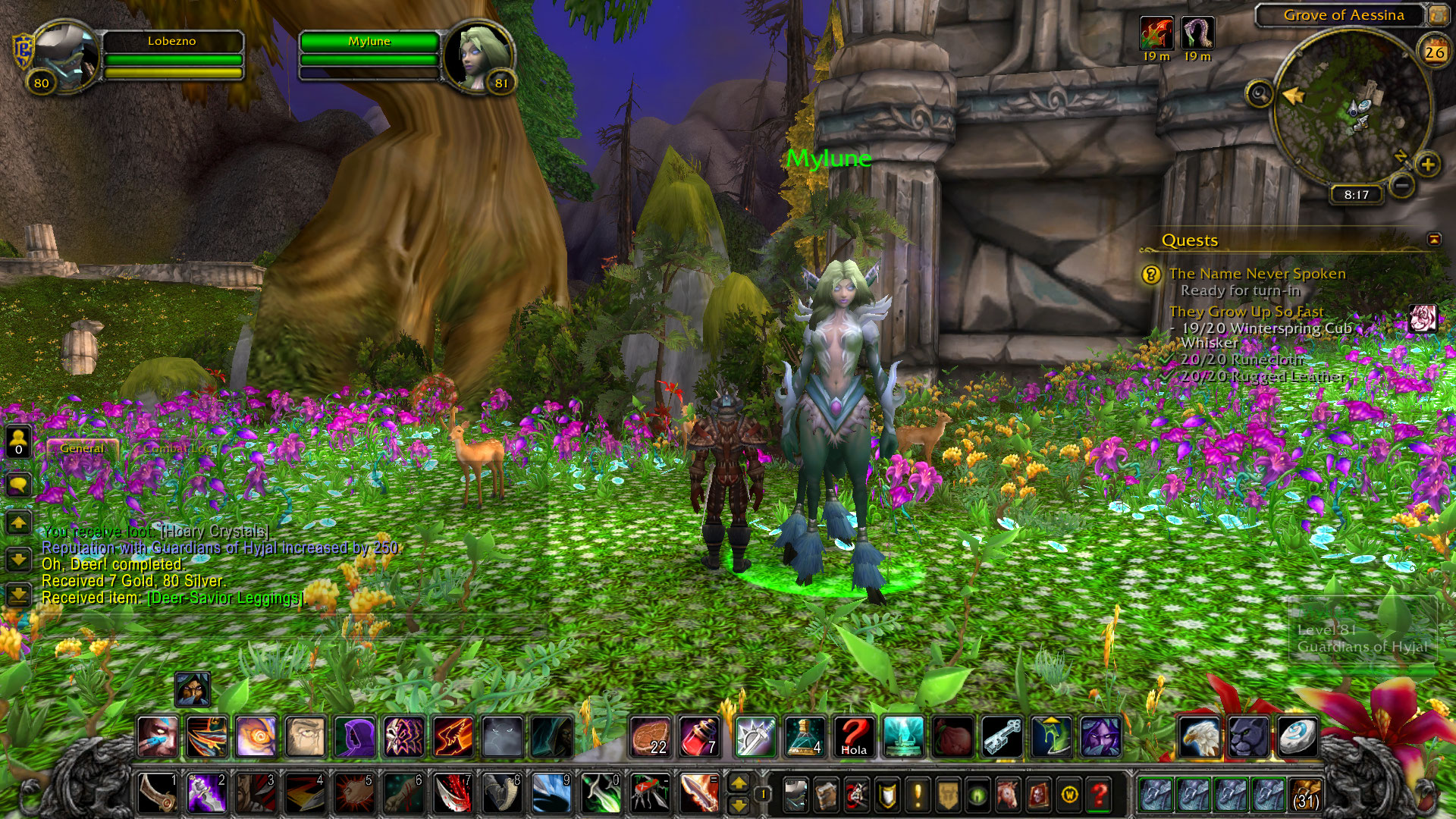Drink the red potion with 7 charges
The width and height of the screenshot is (1456, 819).
698,736
